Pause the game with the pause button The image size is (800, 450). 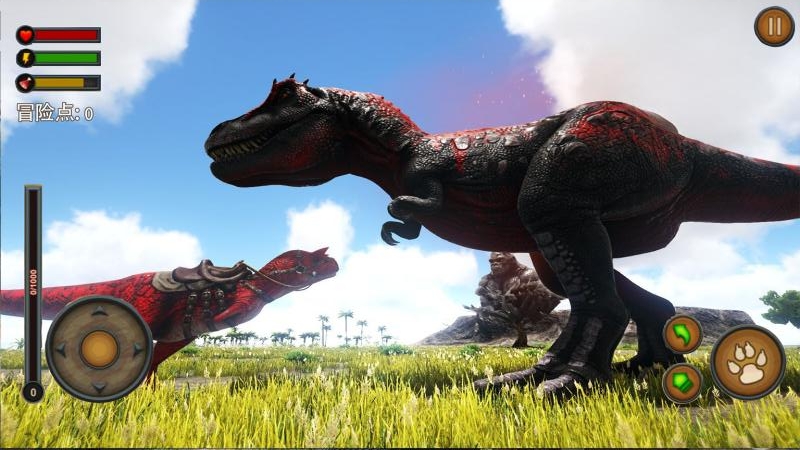pos(773,26)
